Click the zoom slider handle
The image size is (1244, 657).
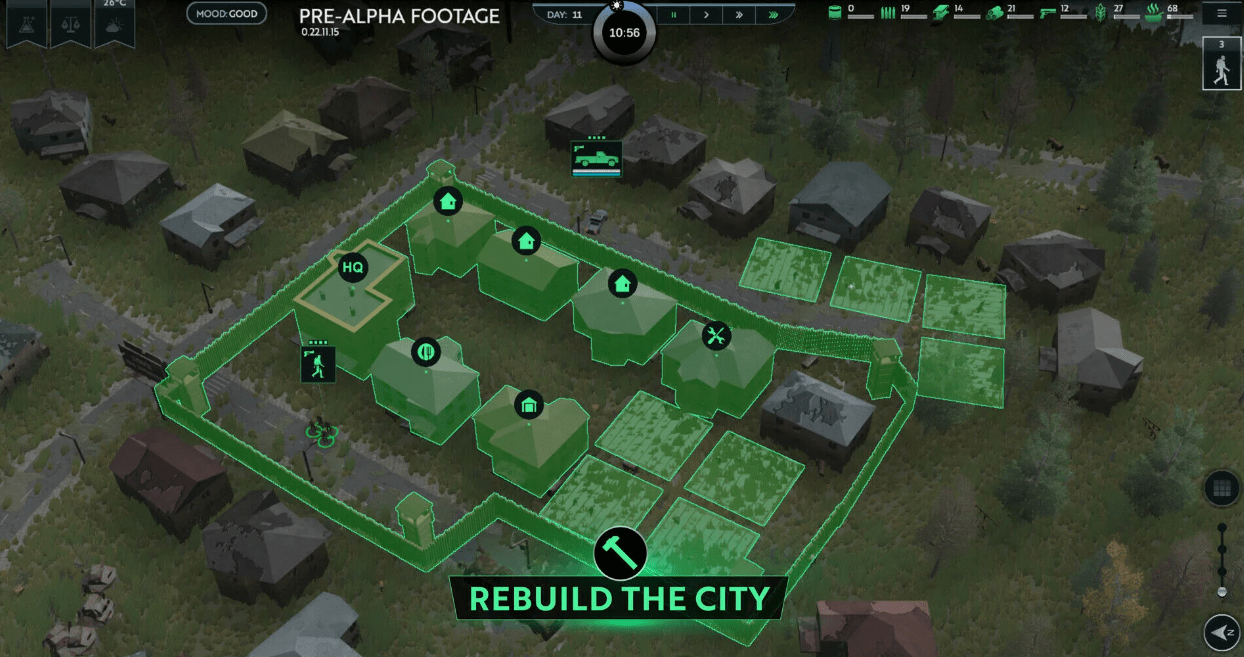coord(1221,592)
